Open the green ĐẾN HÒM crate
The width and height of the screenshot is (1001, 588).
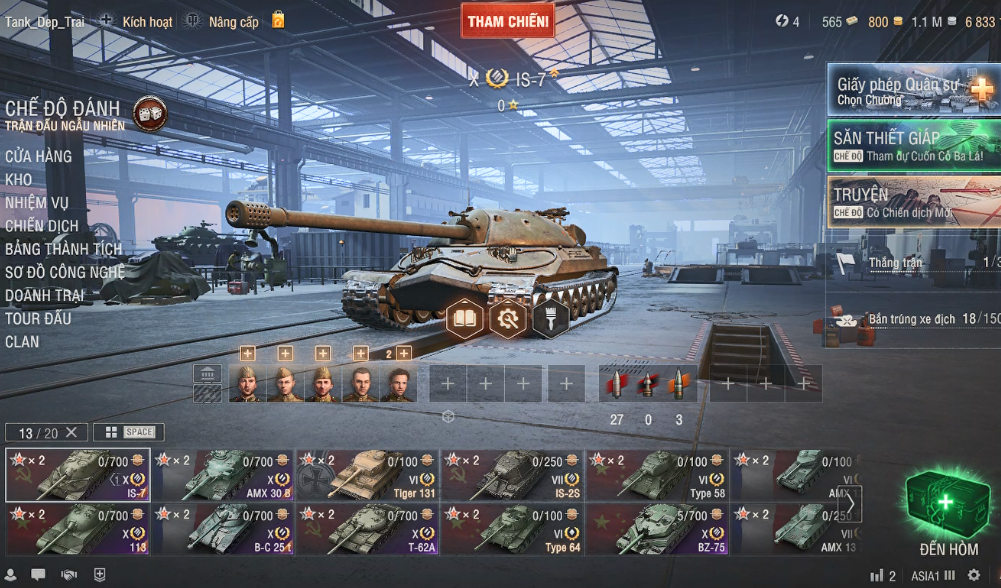(x=947, y=503)
